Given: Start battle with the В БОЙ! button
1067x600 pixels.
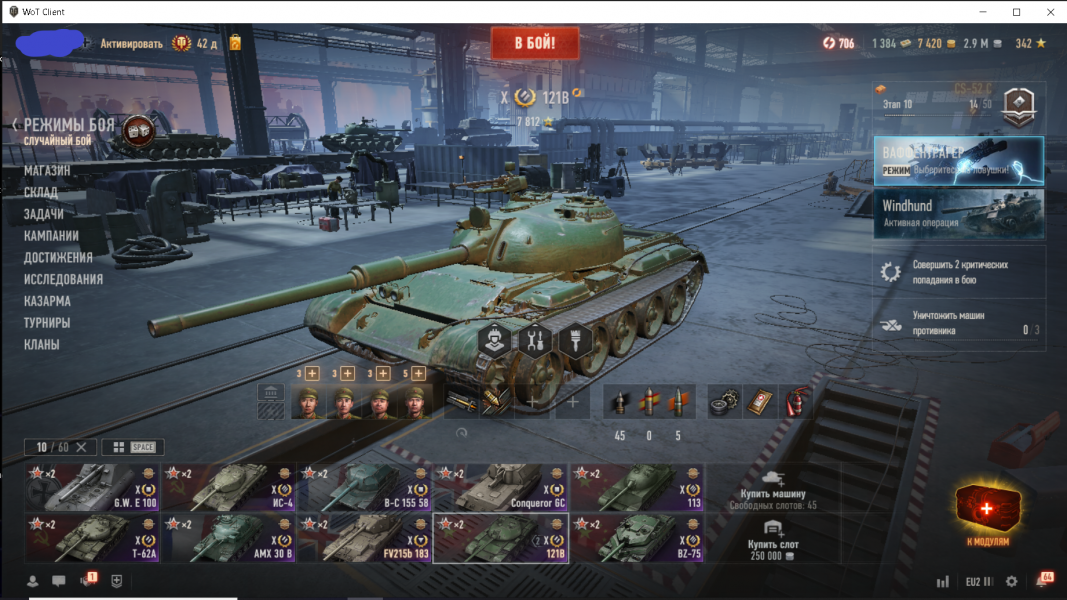Looking at the screenshot, I should click(534, 43).
